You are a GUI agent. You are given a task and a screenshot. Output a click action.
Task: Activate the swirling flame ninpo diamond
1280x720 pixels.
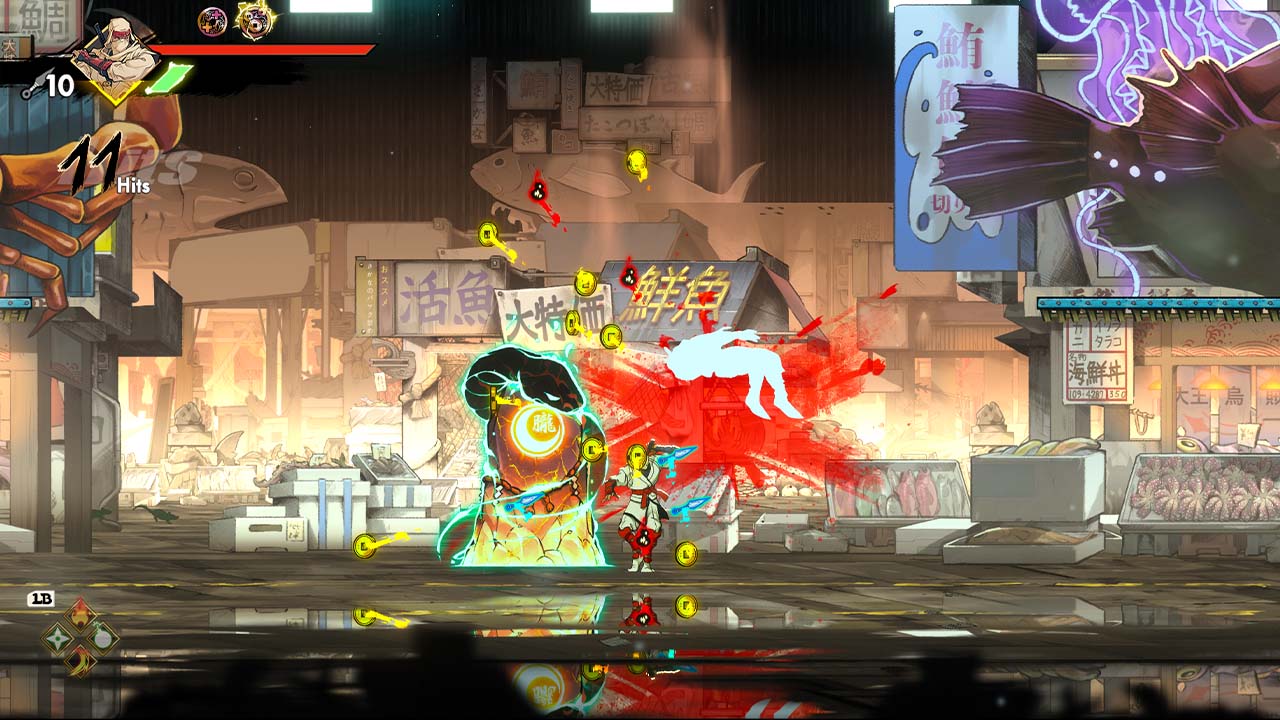80,660
